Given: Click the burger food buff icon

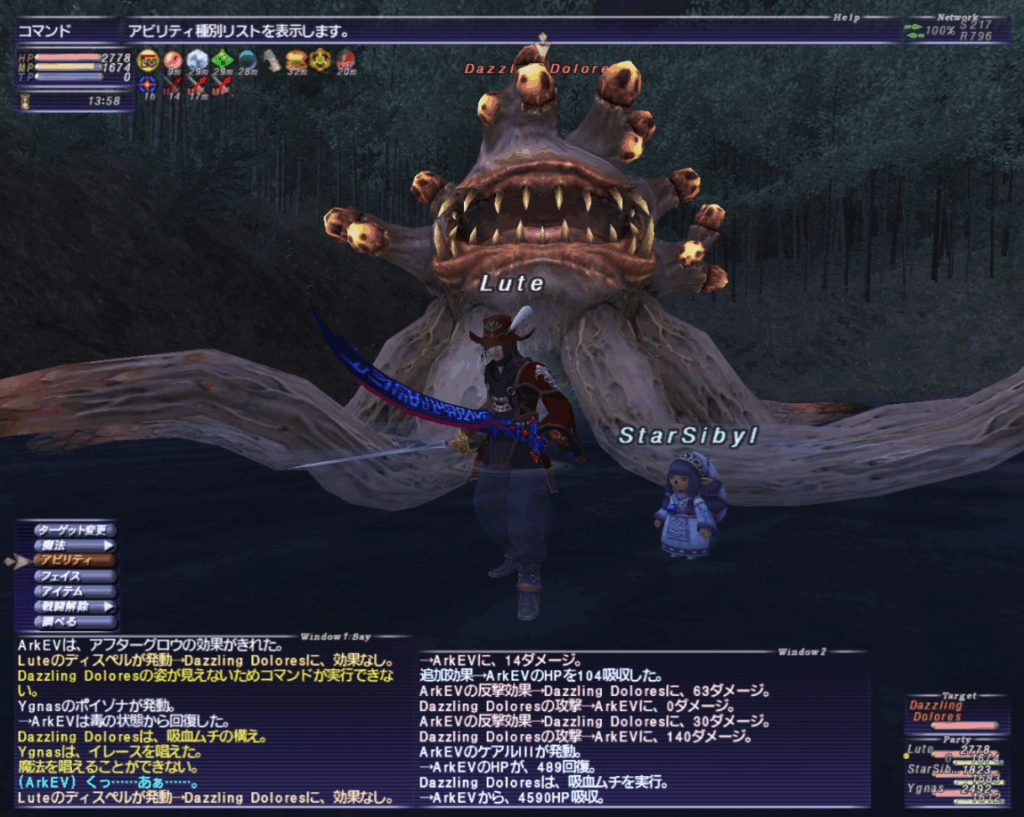Looking at the screenshot, I should click(296, 60).
